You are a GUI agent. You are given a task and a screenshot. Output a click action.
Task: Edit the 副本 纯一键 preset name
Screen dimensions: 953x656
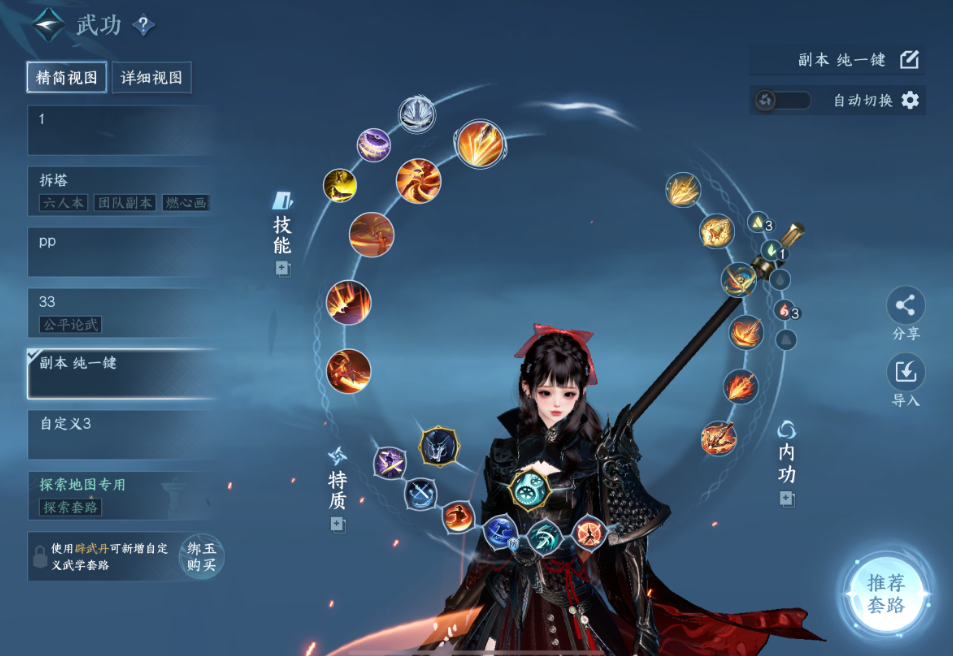[909, 59]
